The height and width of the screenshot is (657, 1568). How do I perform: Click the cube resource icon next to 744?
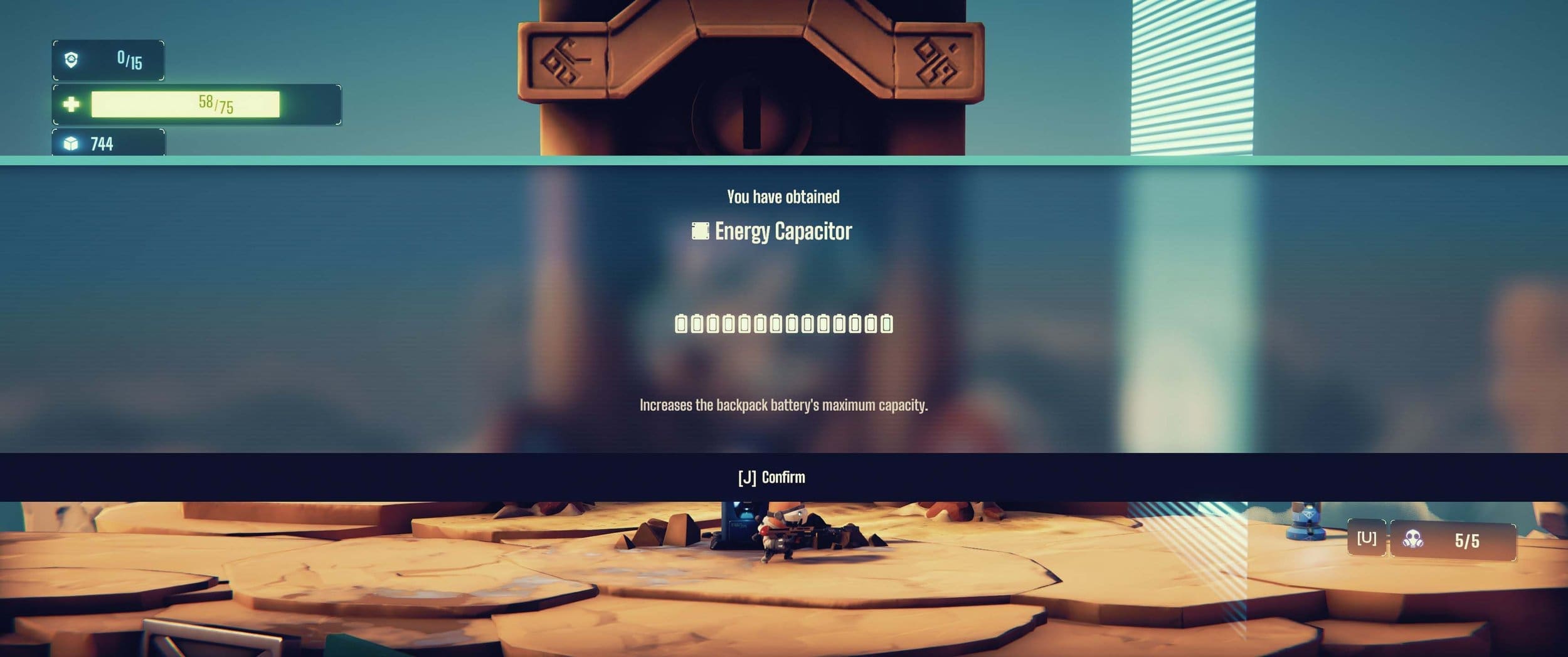coord(70,144)
